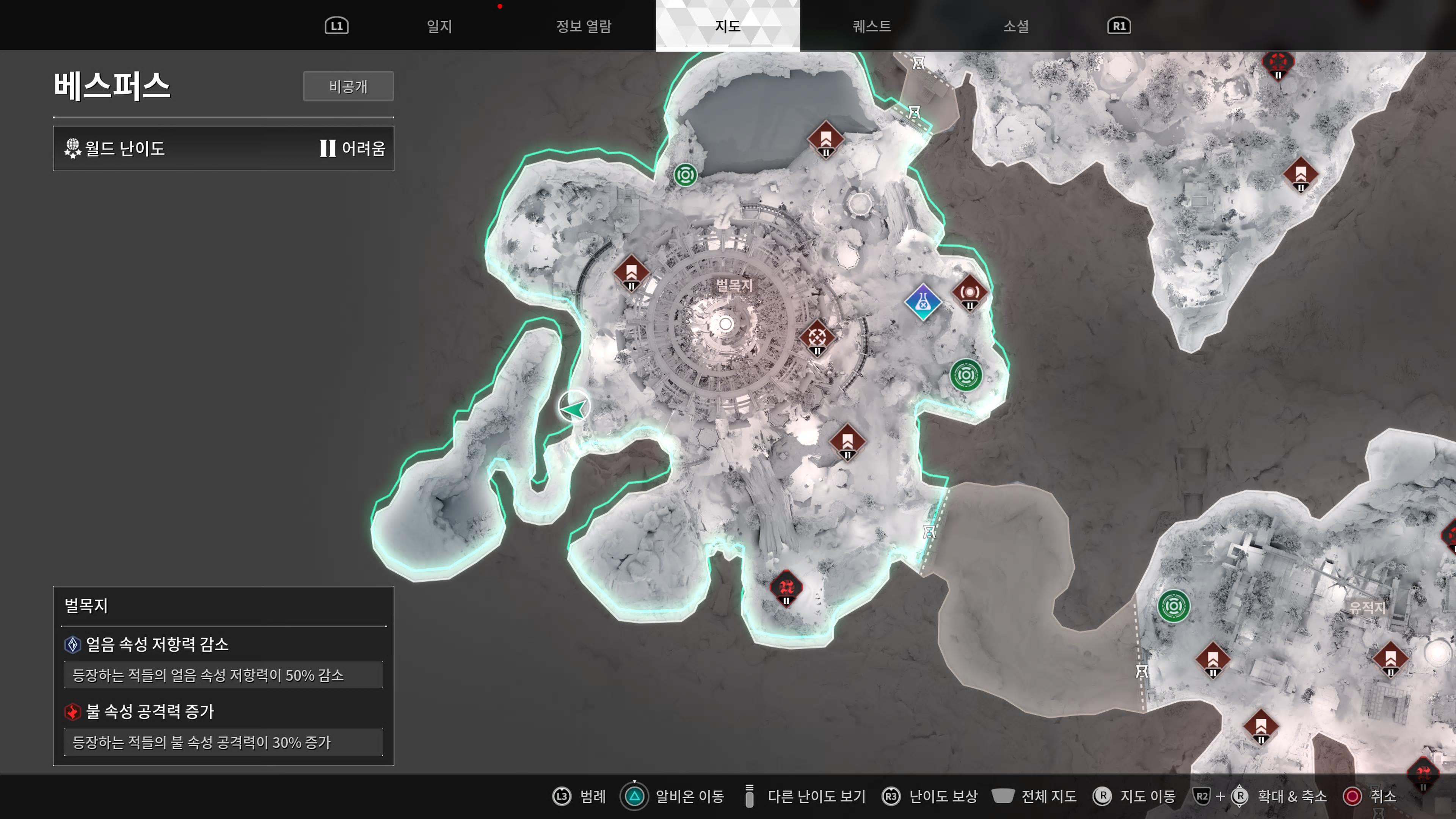Choose the red crosshair mission marker

[x=817, y=338]
